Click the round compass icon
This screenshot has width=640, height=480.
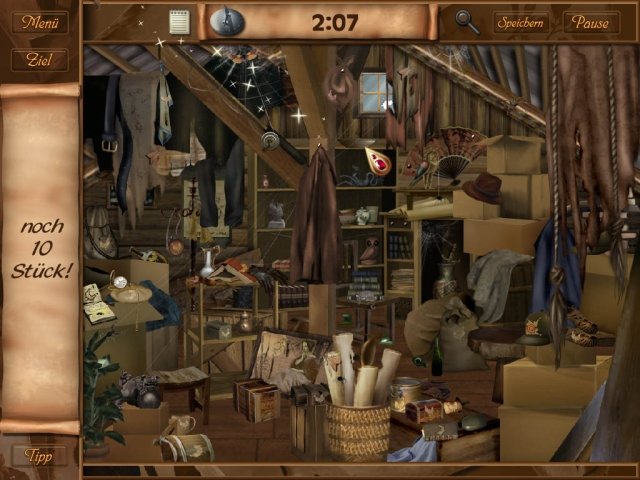point(225,21)
